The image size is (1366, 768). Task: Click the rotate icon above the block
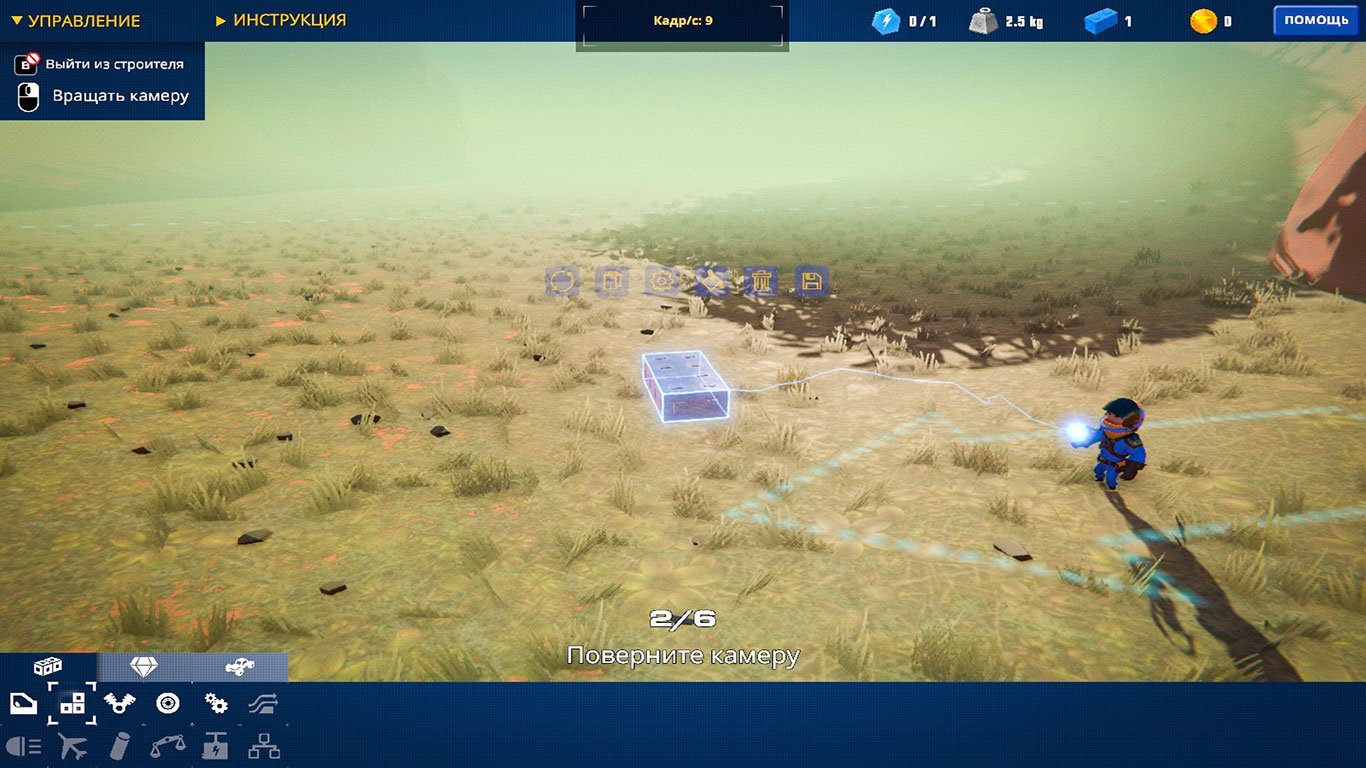pyautogui.click(x=562, y=282)
